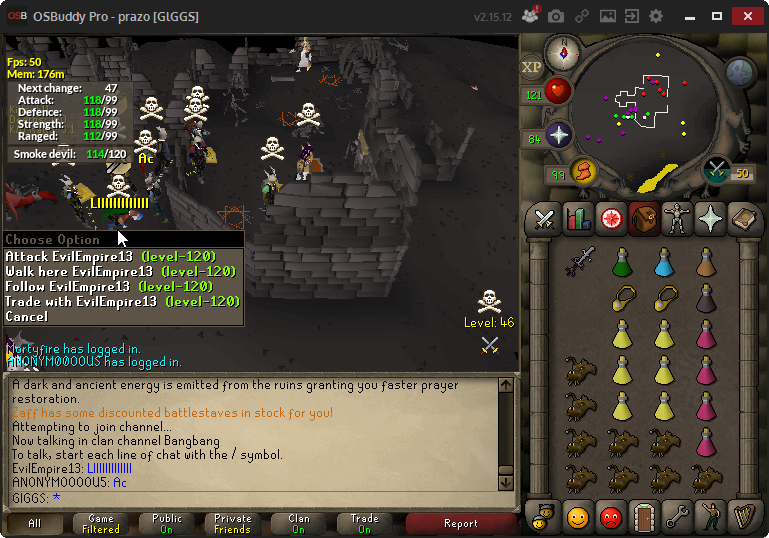Show the Prayer tab
The width and height of the screenshot is (769, 538).
click(x=710, y=218)
